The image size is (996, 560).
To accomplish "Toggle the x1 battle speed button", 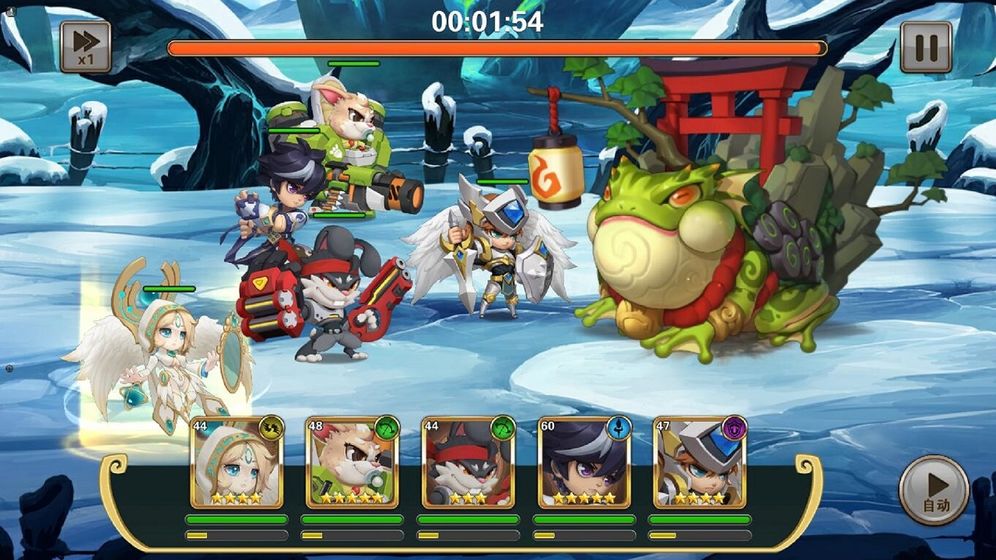I will (85, 47).
